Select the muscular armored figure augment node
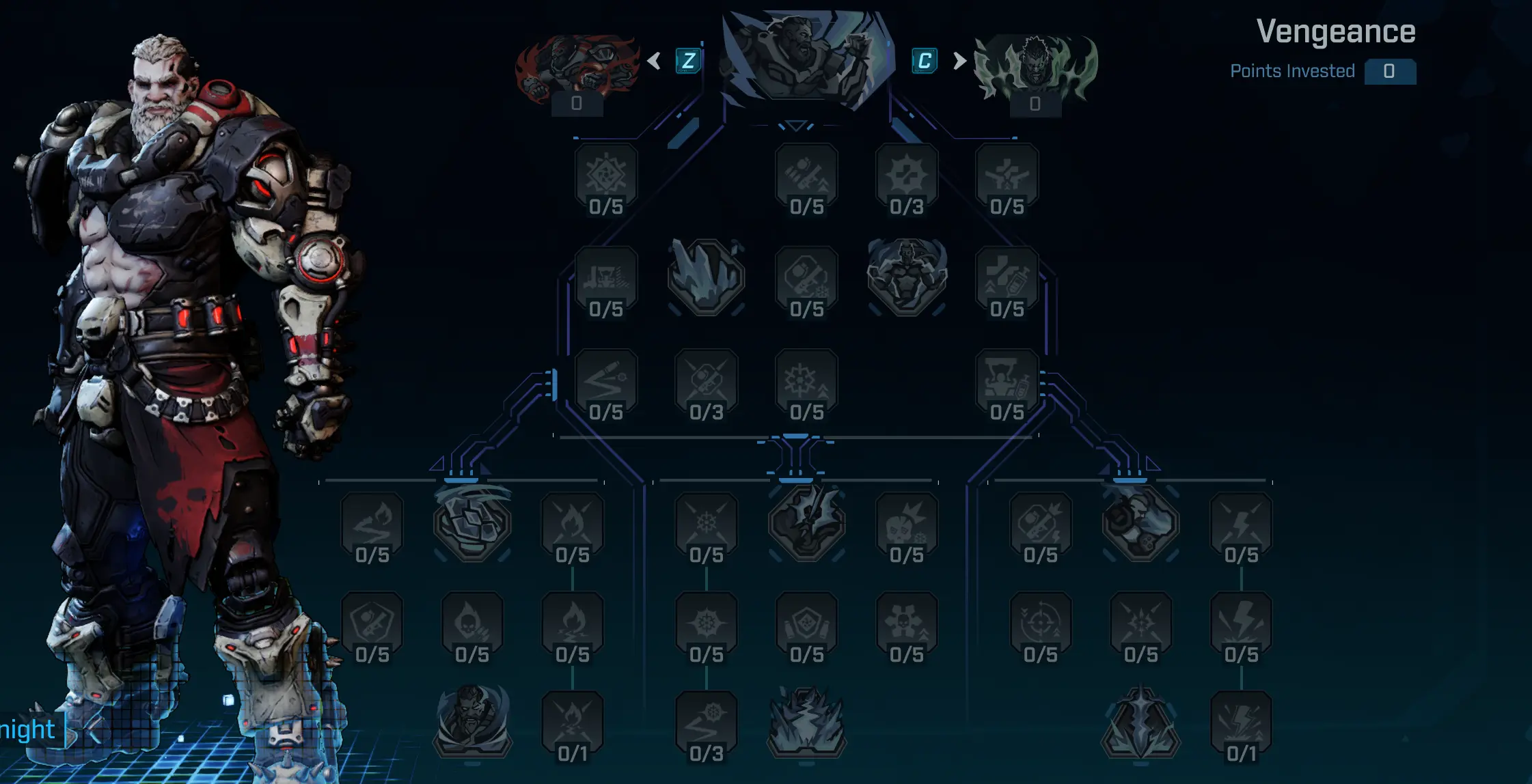This screenshot has width=1532, height=784. pos(907,276)
